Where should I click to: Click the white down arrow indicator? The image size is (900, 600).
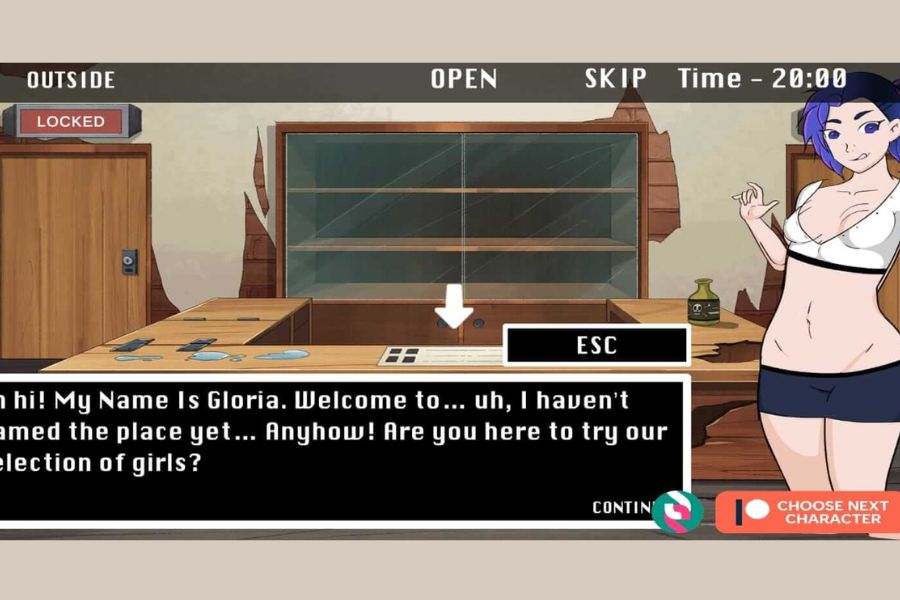pyautogui.click(x=454, y=306)
